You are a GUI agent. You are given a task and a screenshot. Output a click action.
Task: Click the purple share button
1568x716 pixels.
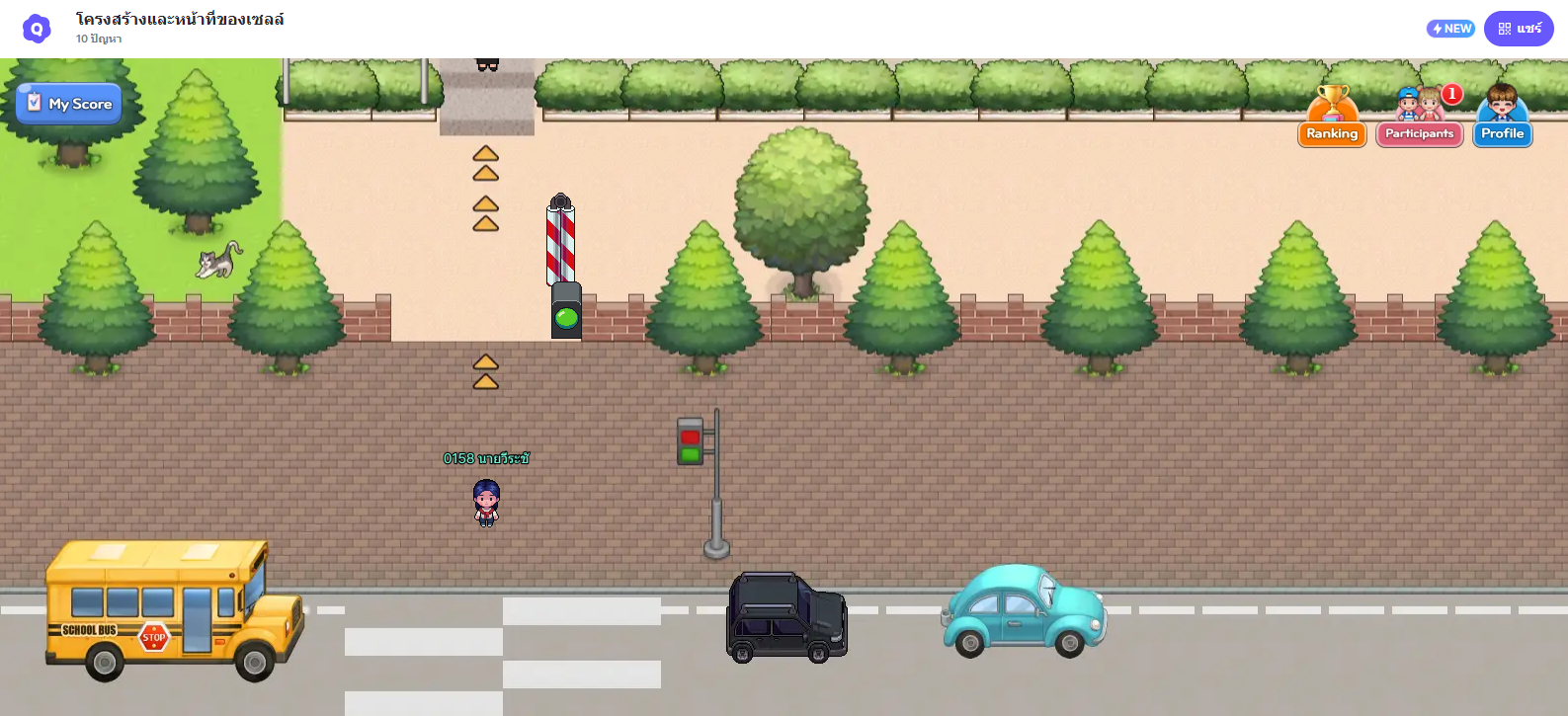(x=1519, y=29)
